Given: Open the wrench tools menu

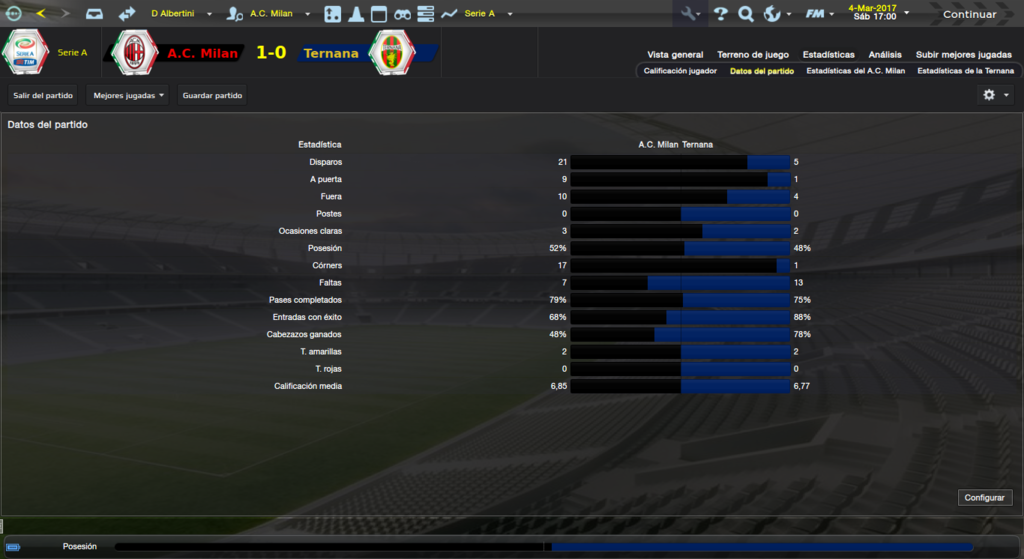Looking at the screenshot, I should click(x=690, y=14).
